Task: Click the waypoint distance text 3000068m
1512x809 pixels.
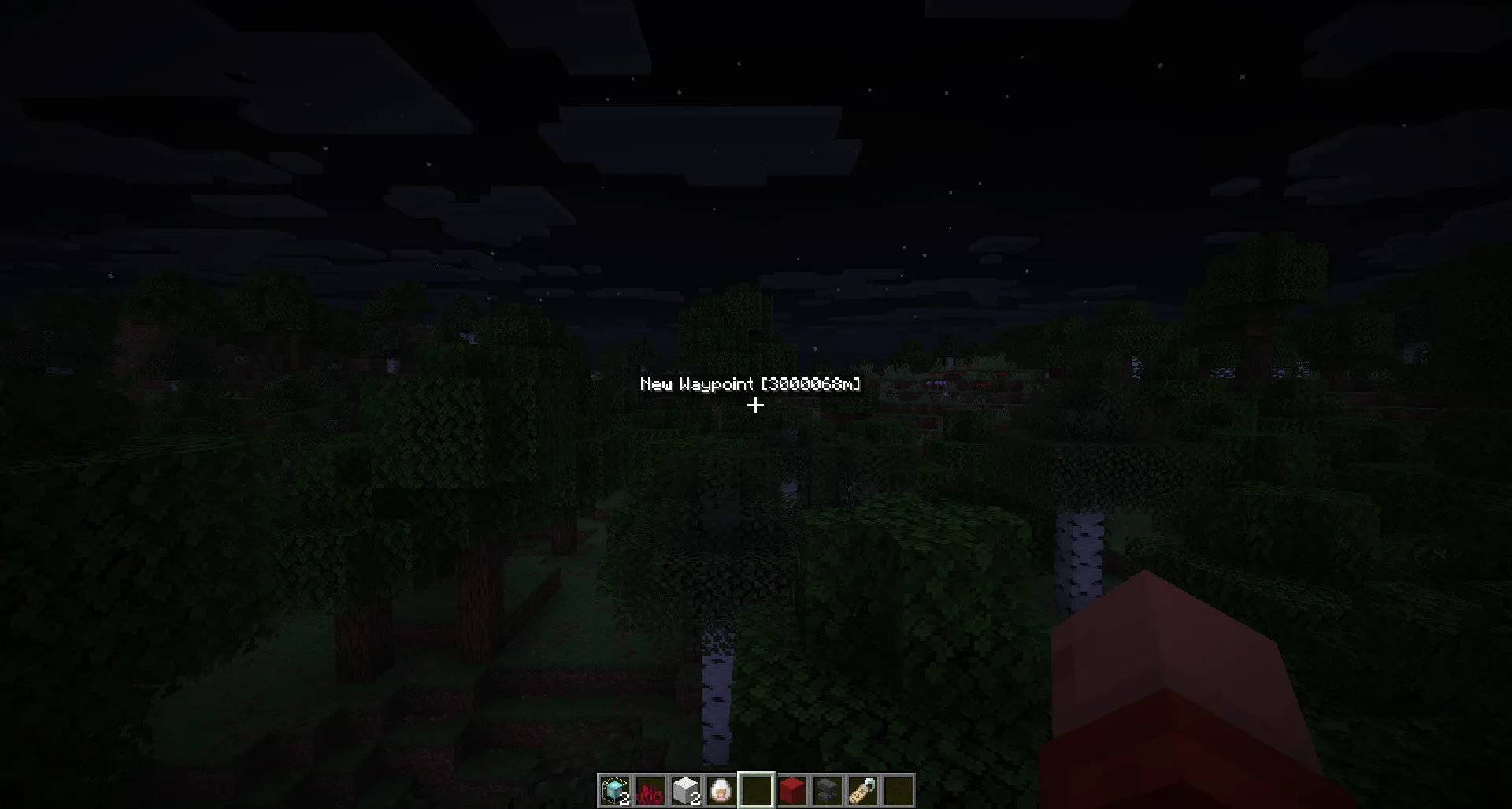Action: [811, 385]
